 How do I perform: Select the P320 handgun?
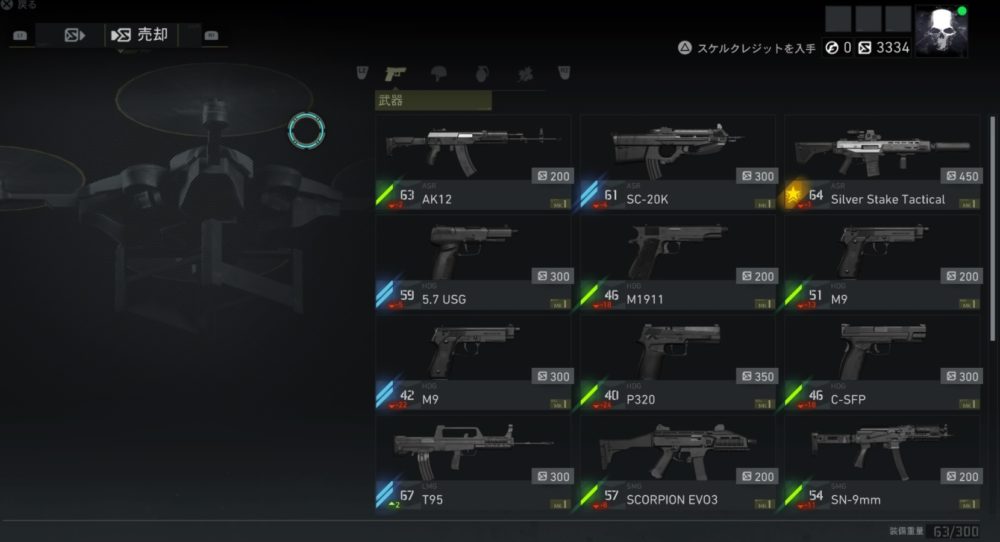click(677, 362)
